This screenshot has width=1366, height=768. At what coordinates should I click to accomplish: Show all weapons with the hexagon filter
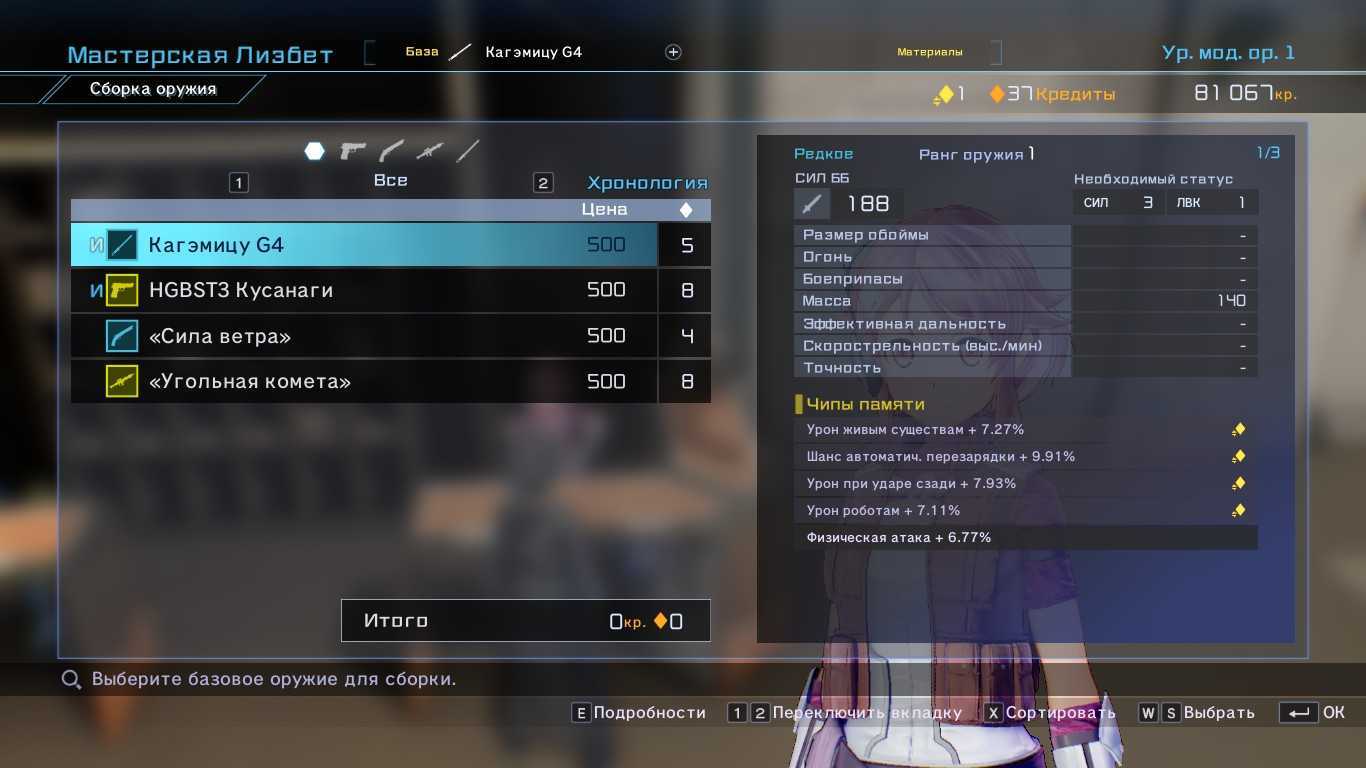314,151
